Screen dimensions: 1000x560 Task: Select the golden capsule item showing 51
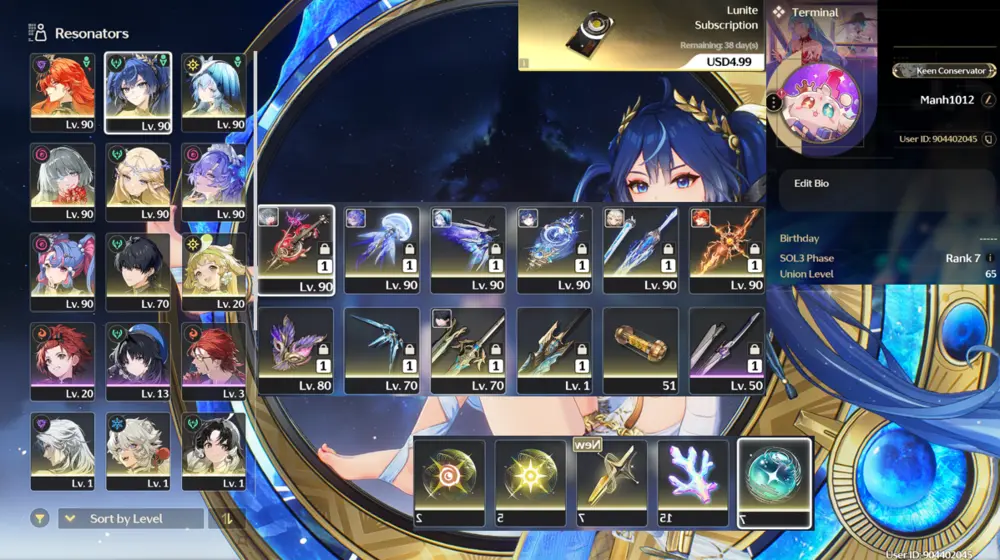tap(640, 350)
